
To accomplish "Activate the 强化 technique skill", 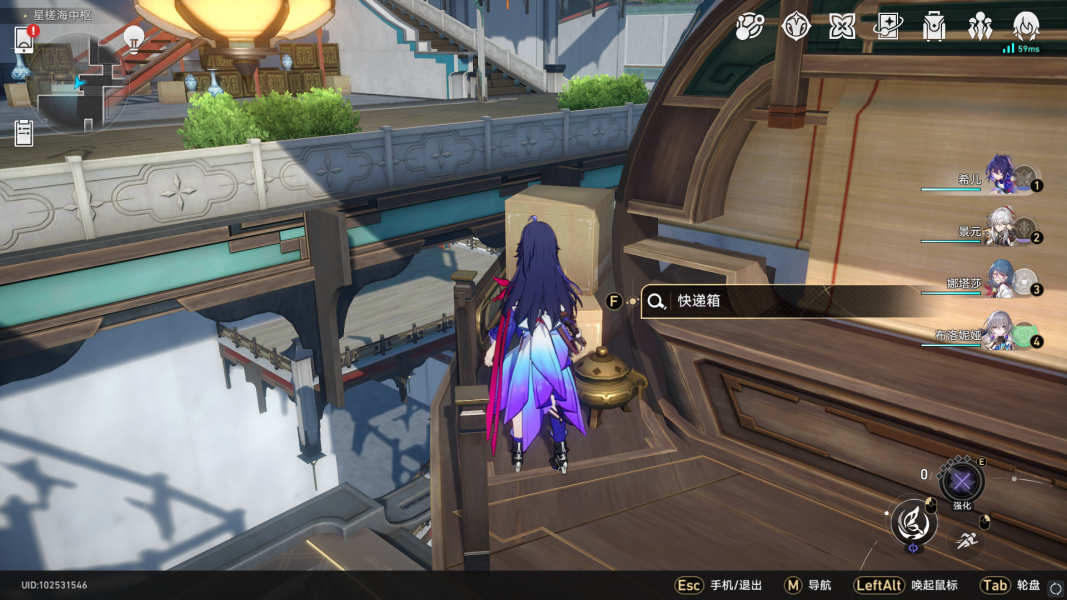I will coord(961,482).
